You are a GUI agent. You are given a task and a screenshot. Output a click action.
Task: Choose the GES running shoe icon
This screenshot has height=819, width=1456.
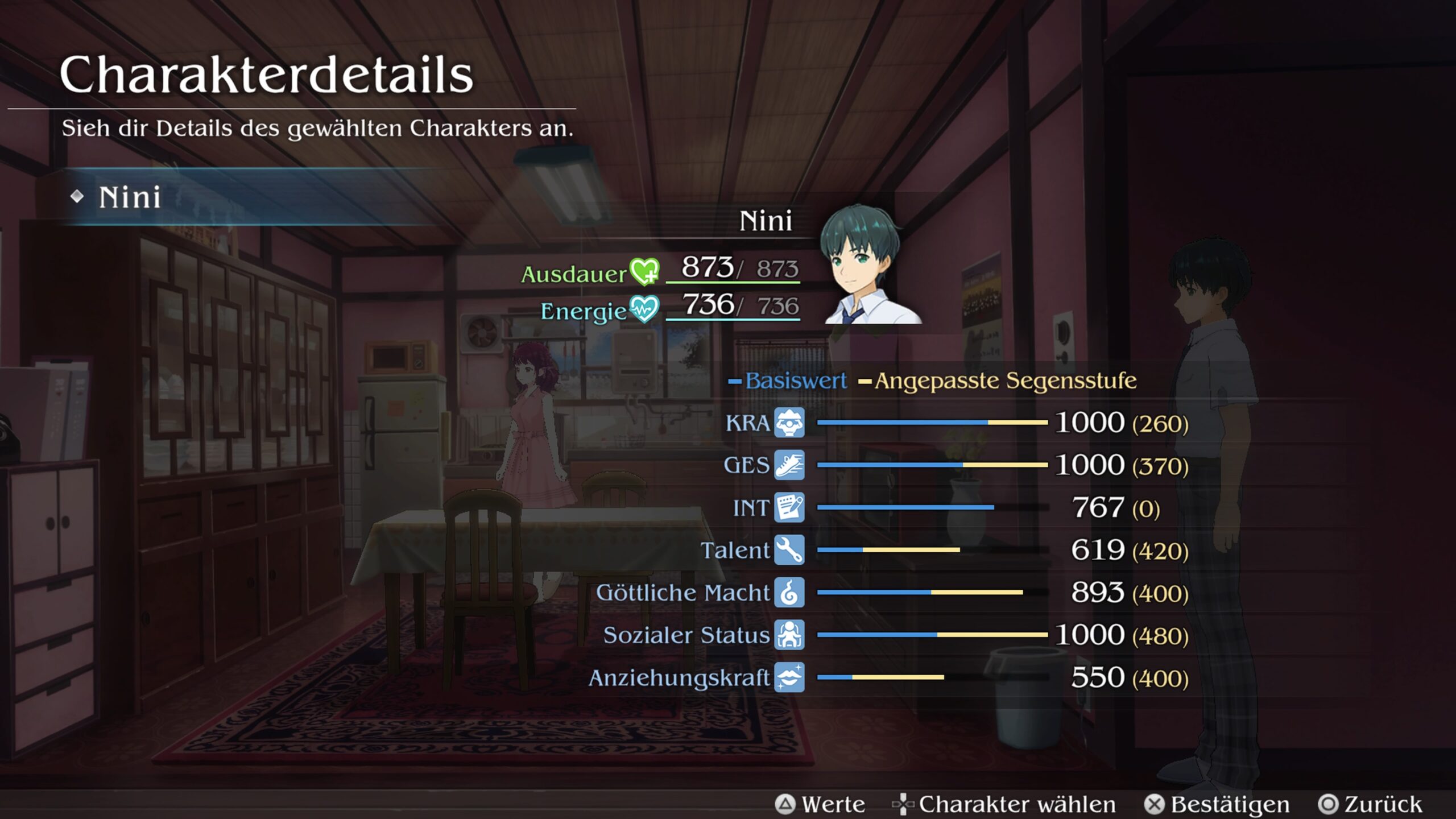[789, 465]
